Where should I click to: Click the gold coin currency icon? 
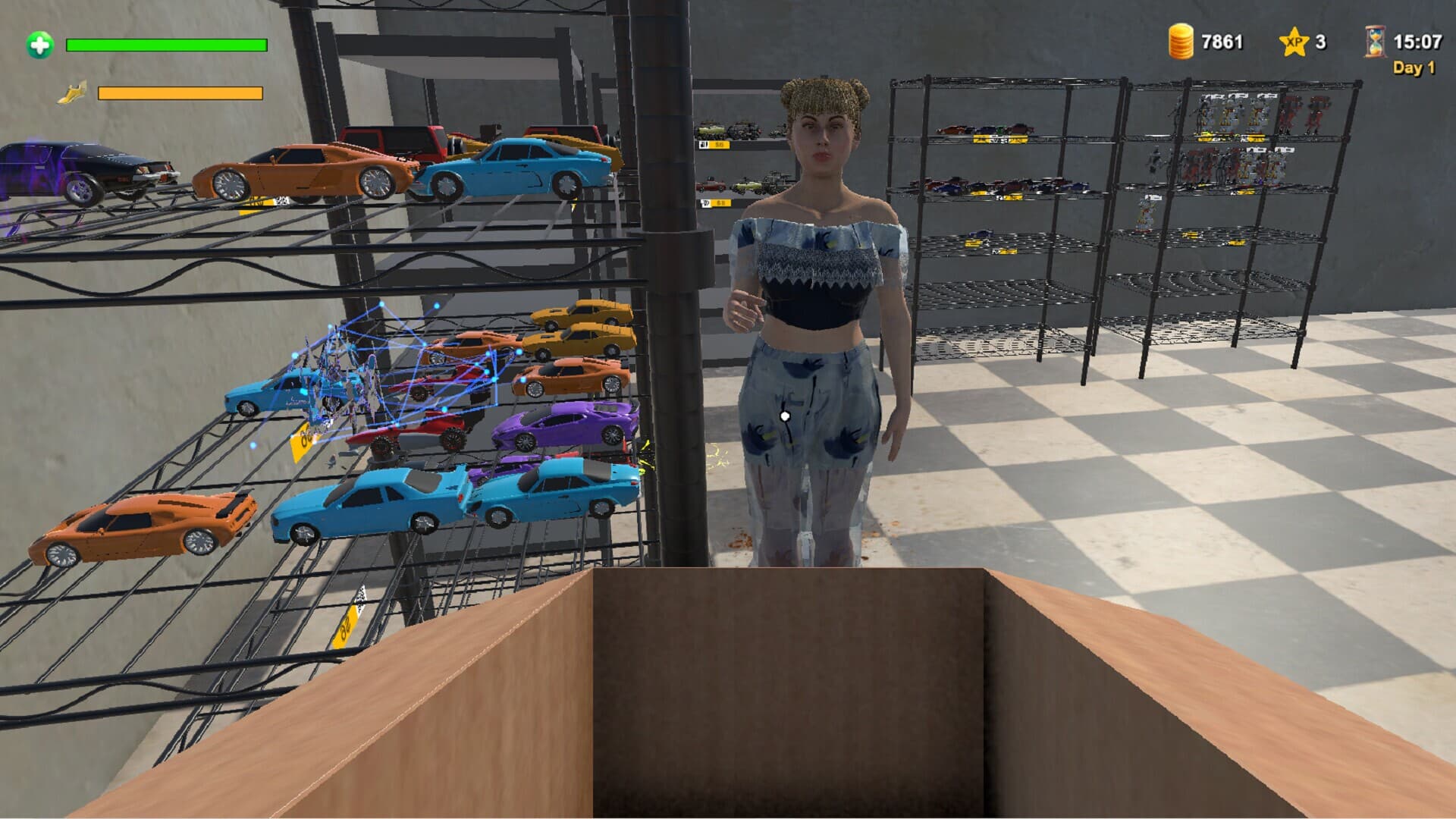point(1181,42)
